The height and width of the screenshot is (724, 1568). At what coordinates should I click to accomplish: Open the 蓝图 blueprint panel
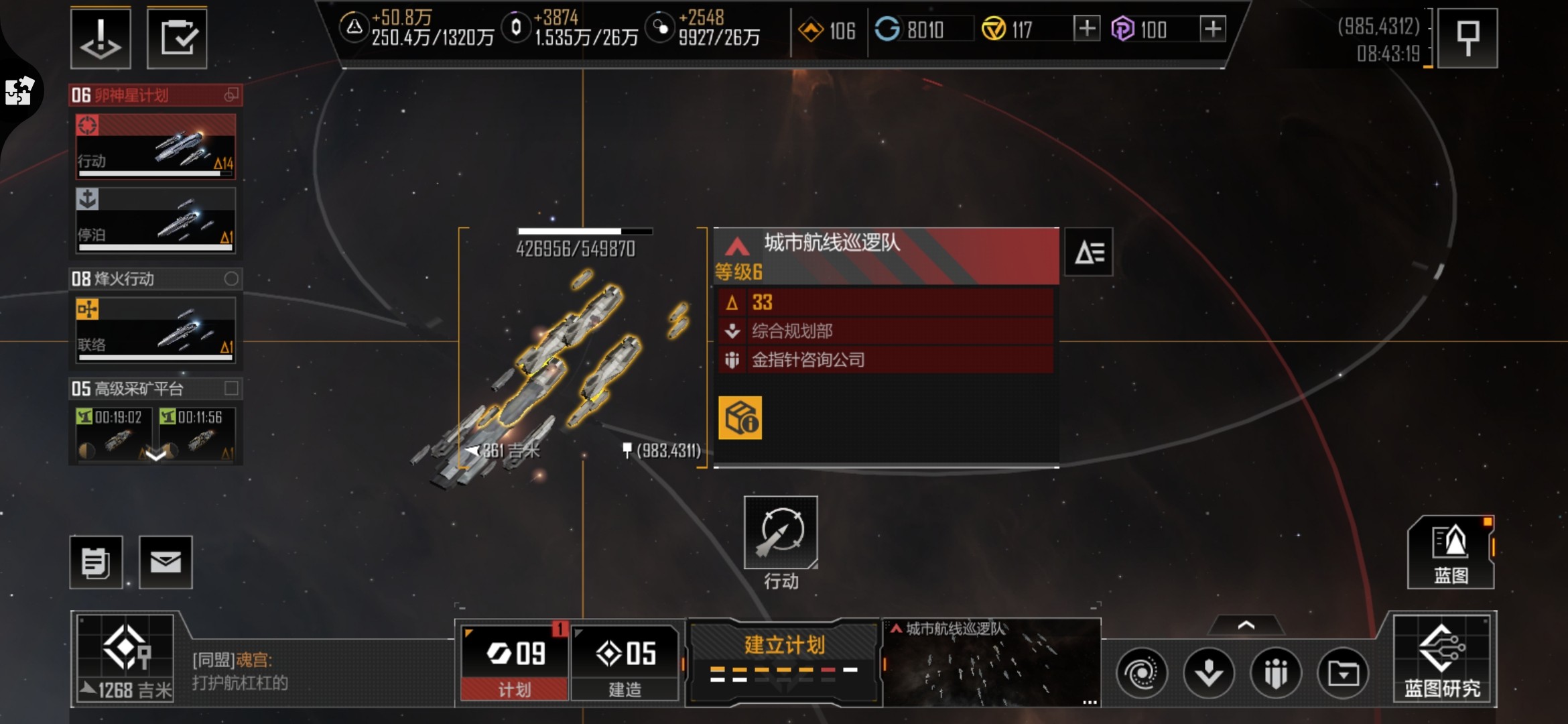[x=1451, y=553]
